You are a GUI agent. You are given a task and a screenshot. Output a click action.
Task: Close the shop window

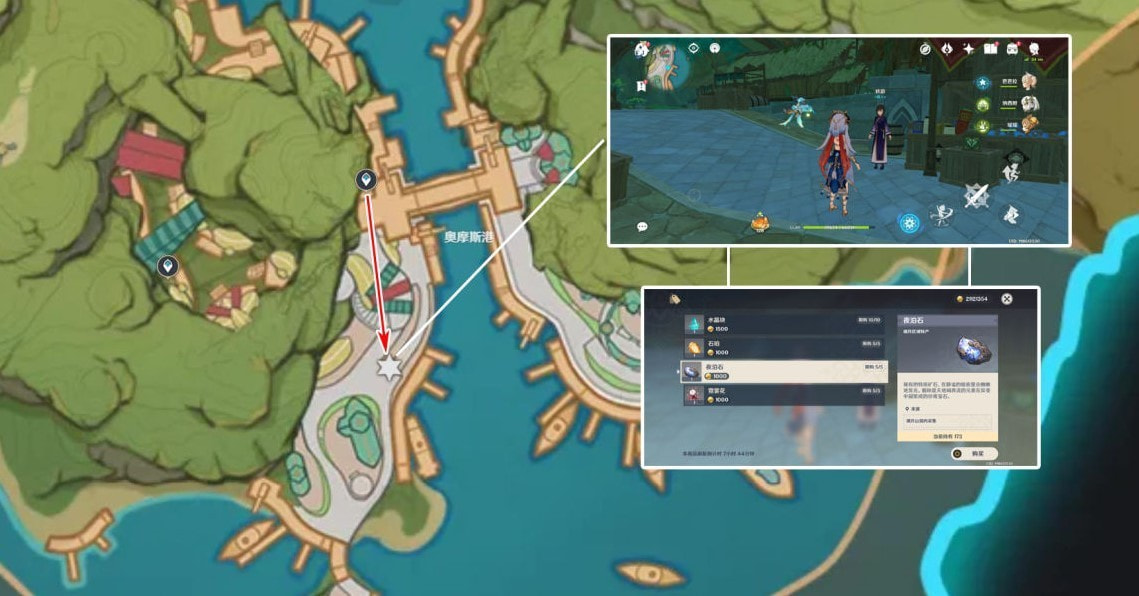tap(1007, 298)
